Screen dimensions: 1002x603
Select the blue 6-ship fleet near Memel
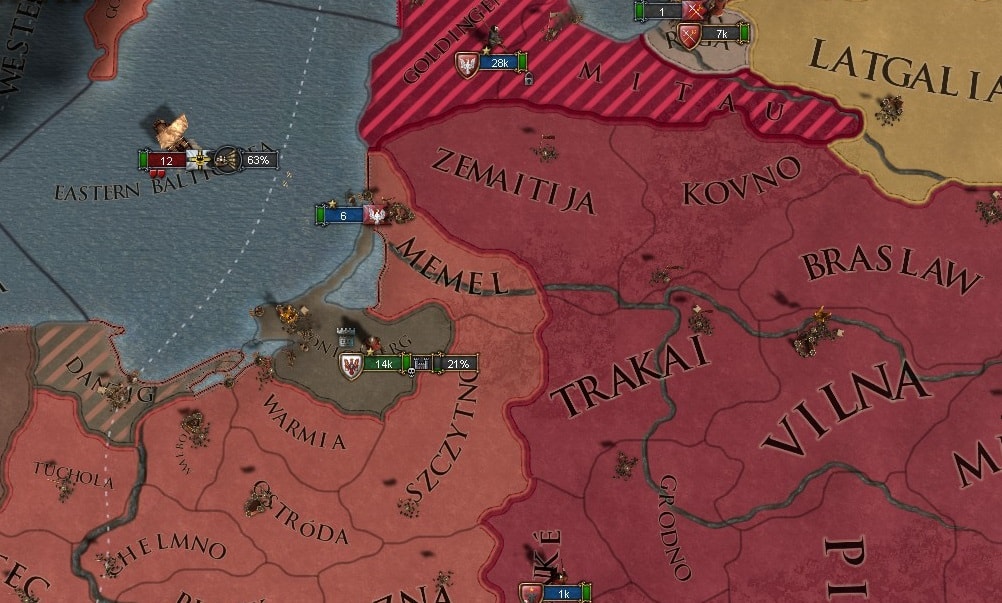click(343, 215)
